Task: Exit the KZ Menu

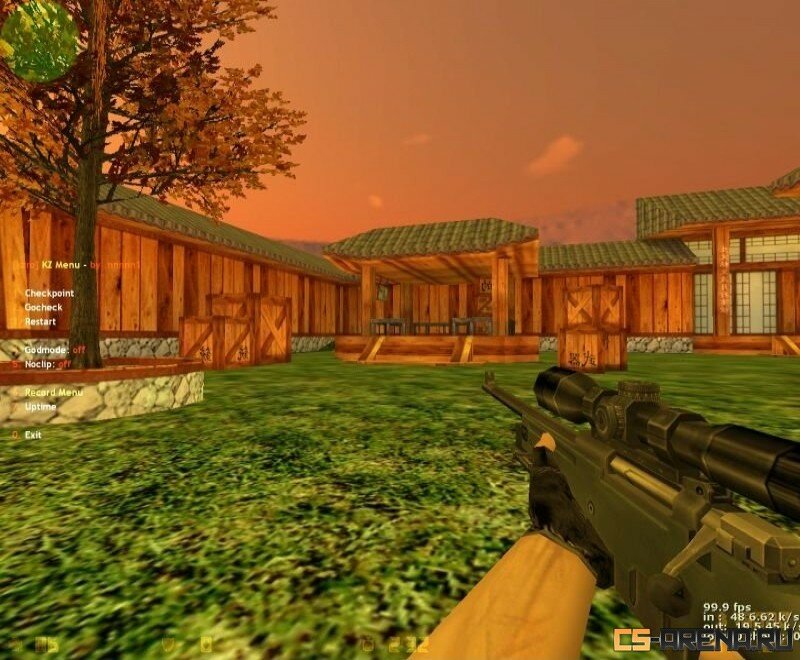Action: coord(33,435)
